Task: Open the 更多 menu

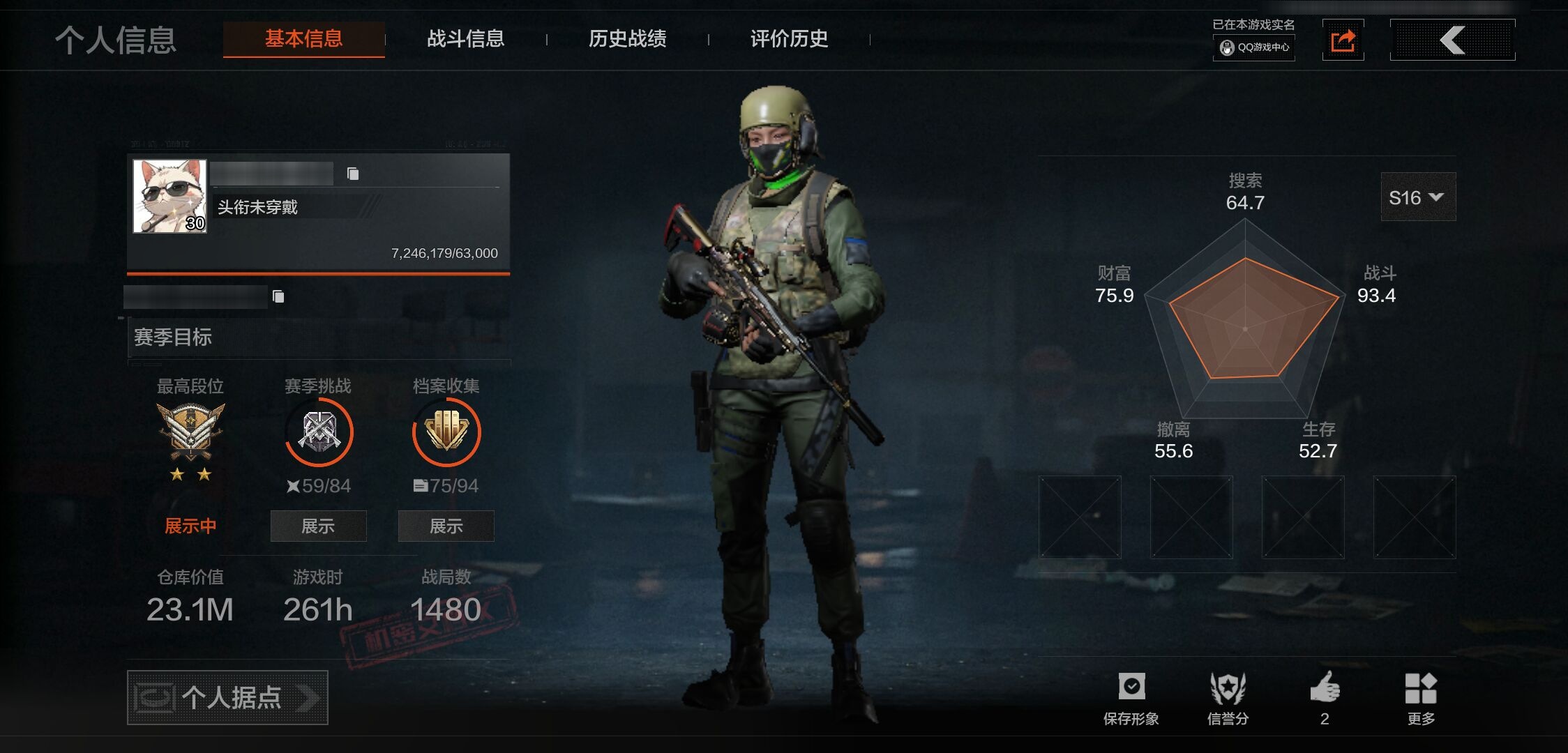Action: click(1421, 698)
